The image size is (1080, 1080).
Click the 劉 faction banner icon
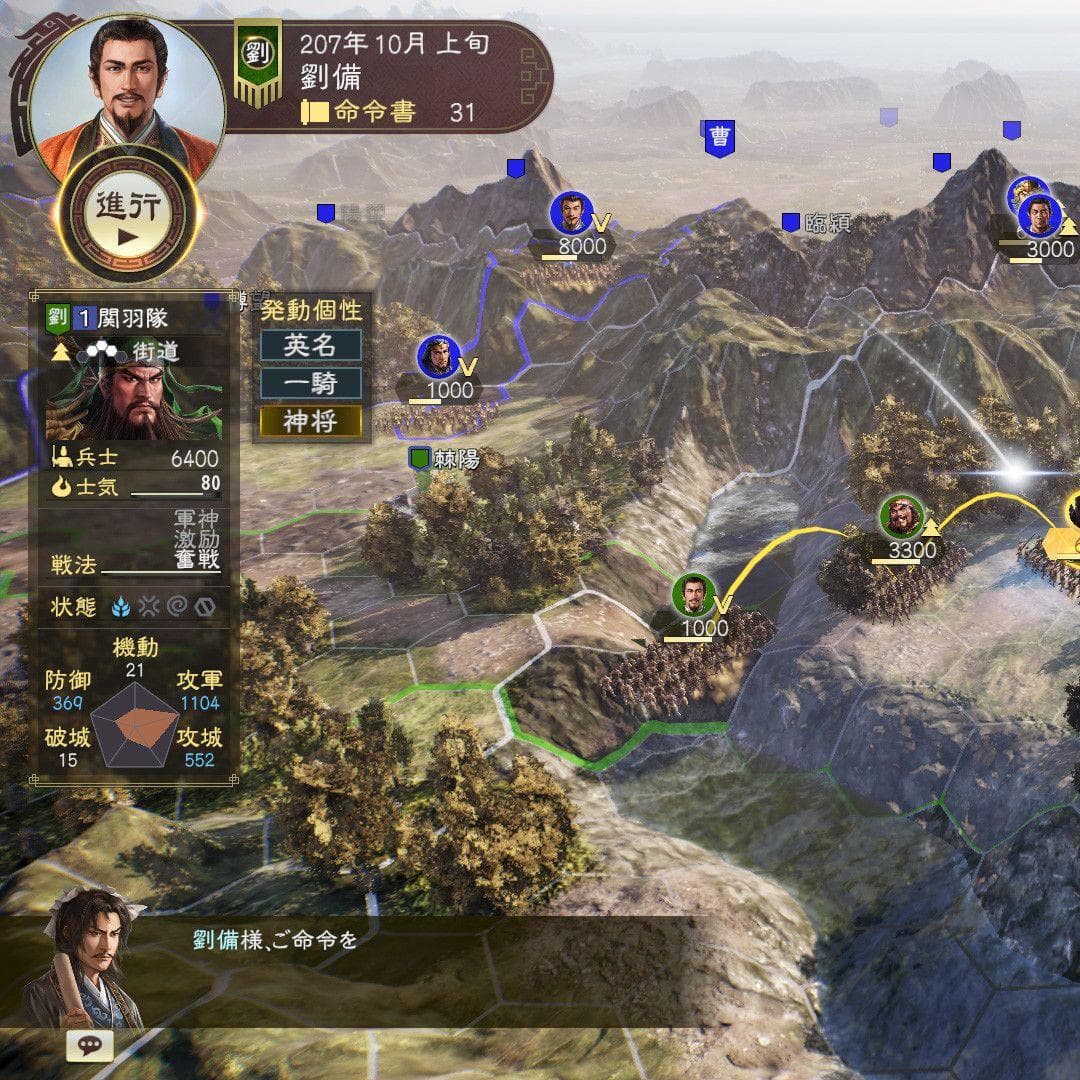[257, 58]
